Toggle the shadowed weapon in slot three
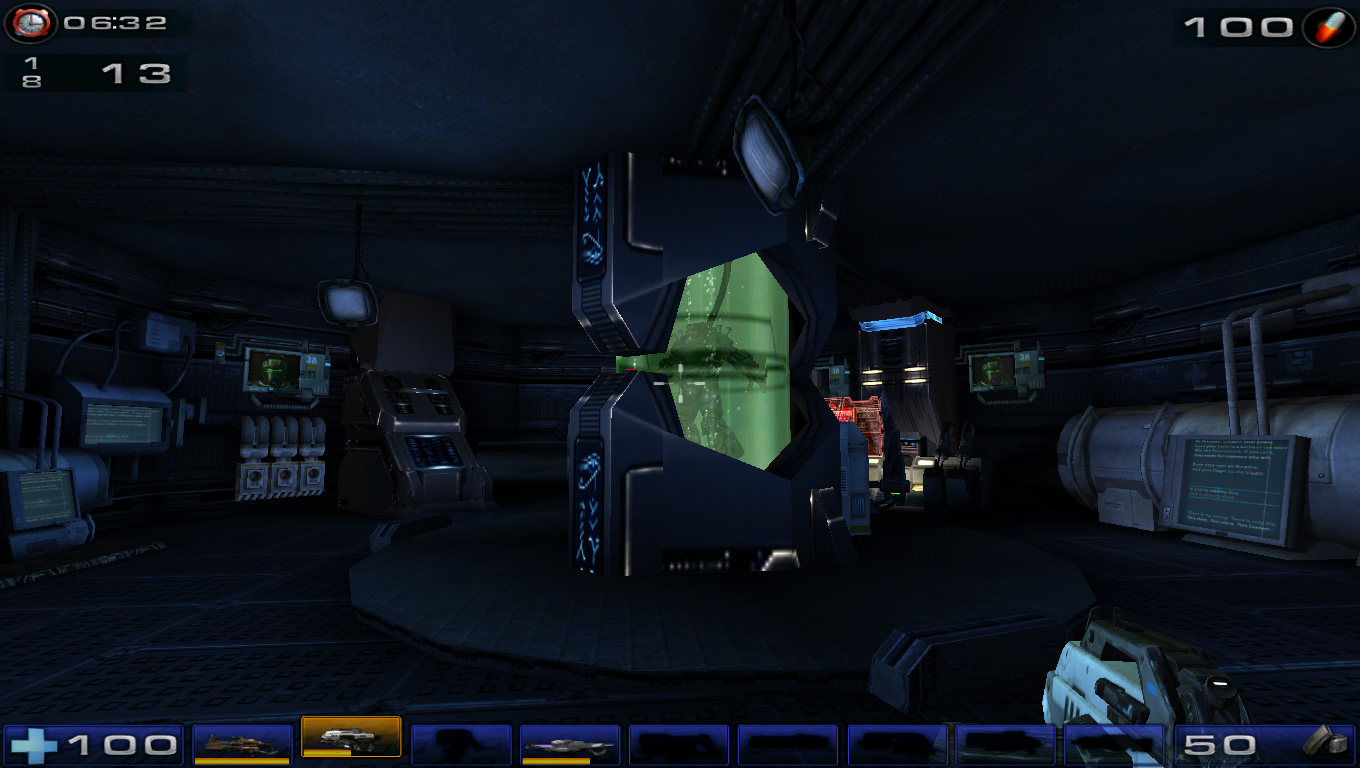Image resolution: width=1360 pixels, height=768 pixels. tap(463, 743)
